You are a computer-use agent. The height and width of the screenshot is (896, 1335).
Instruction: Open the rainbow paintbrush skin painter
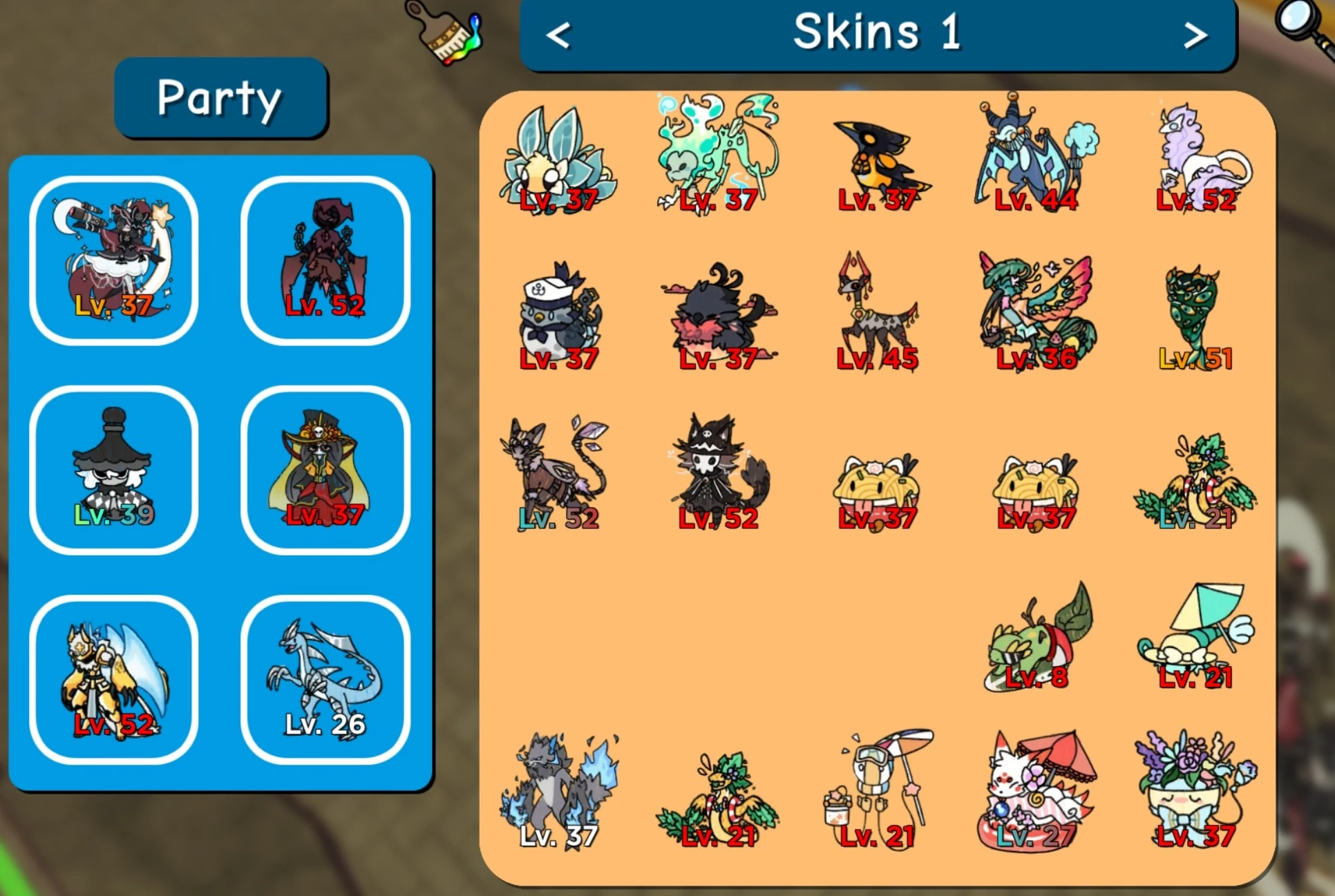[442, 33]
